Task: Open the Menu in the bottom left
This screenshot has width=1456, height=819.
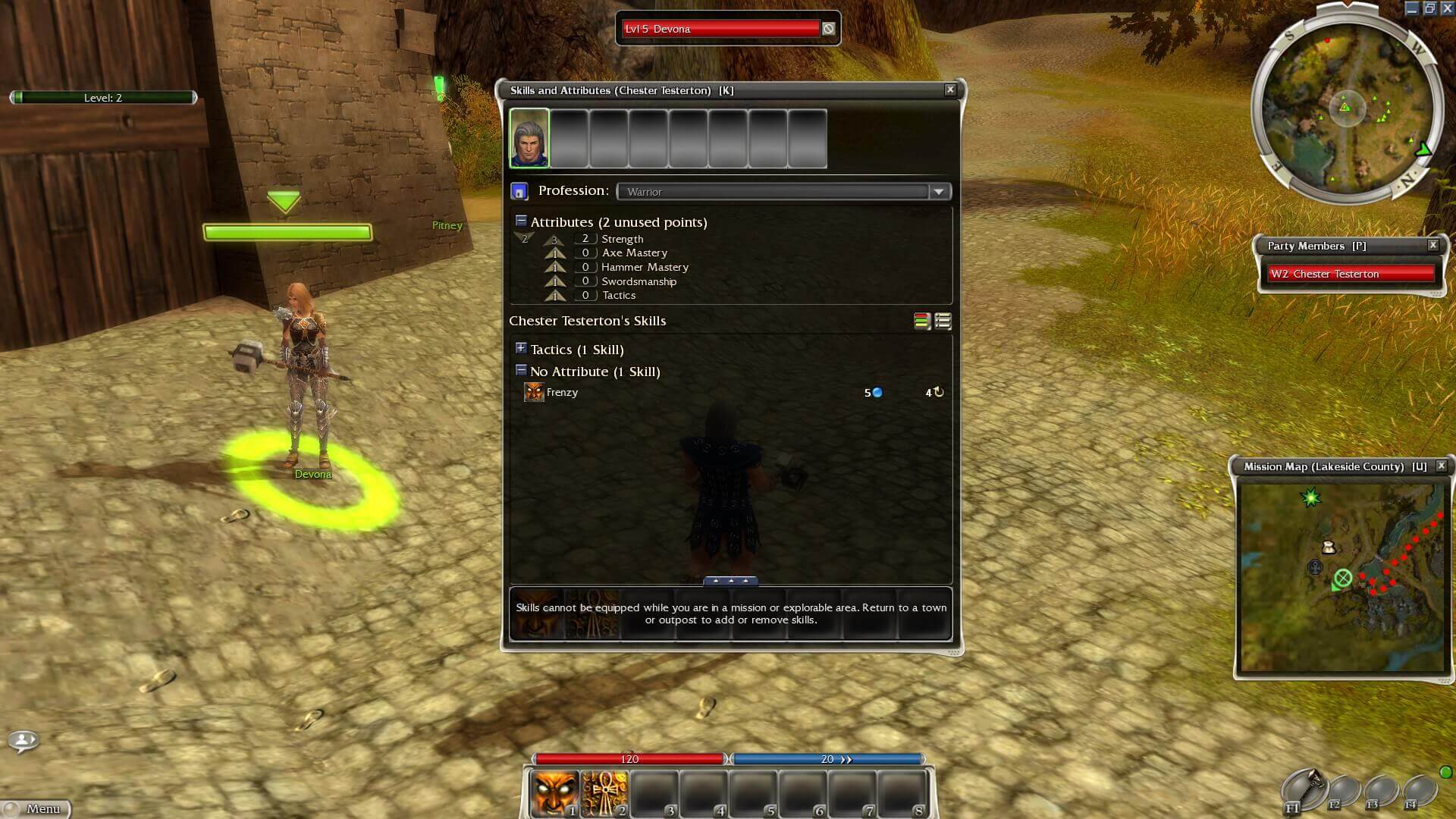Action: point(42,808)
